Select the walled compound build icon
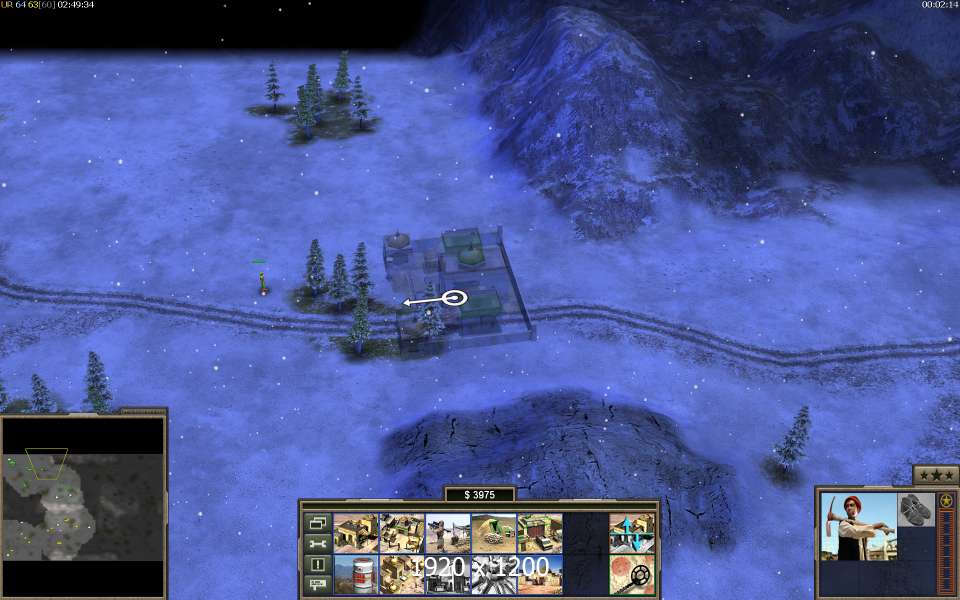The height and width of the screenshot is (600, 960). 401,533
